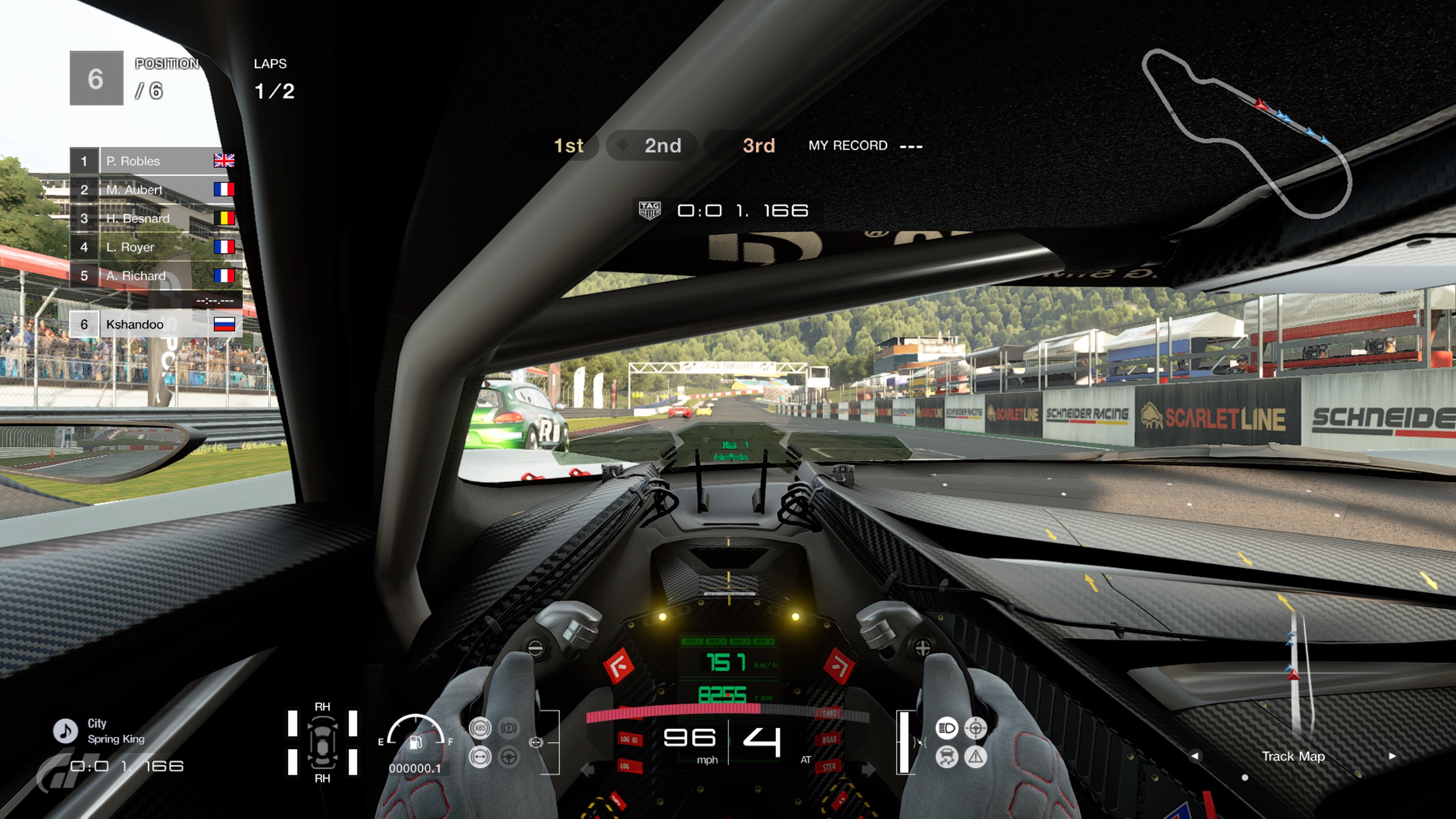Toggle the steering wheel assist icon
The image size is (1456, 819).
tap(509, 757)
